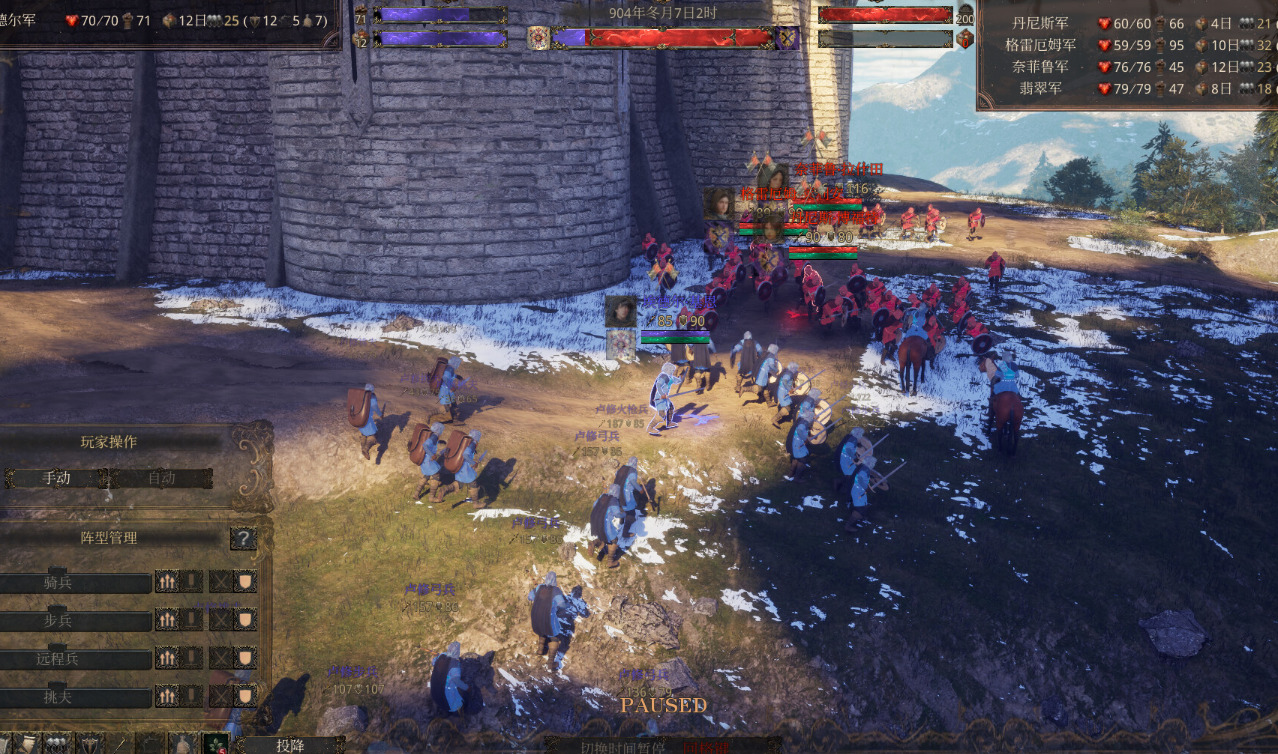
Task: Select the enemy commander portrait with 85/90 stats
Action: tap(620, 311)
